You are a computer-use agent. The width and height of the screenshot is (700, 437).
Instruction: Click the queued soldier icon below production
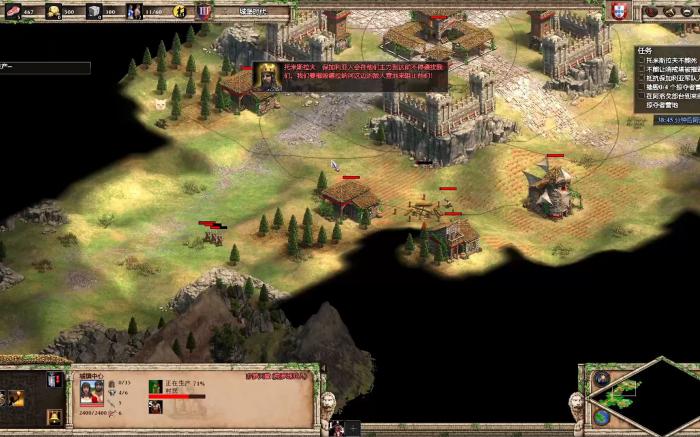(155, 406)
